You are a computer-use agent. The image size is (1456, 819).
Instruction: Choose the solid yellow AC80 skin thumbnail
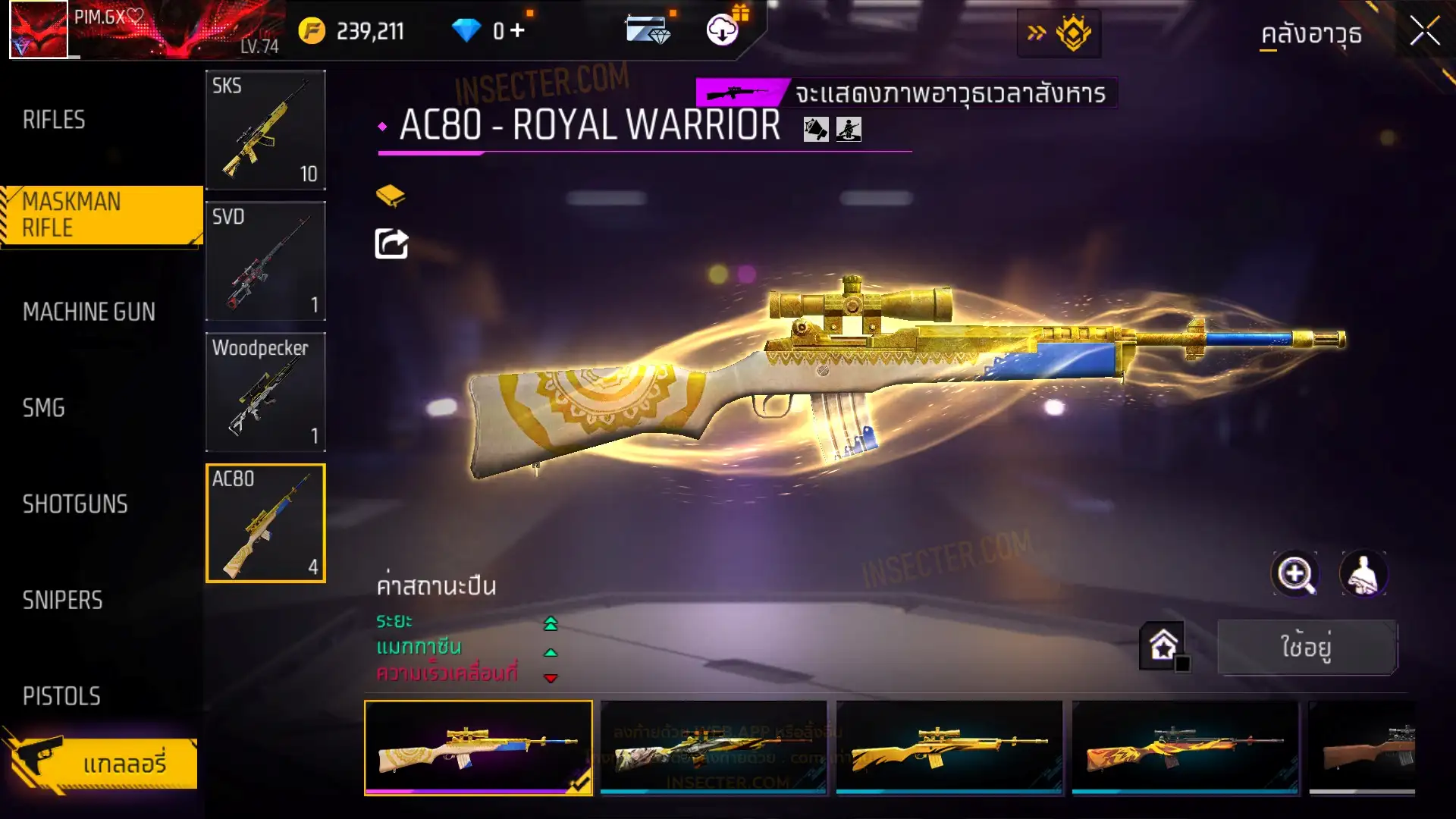tap(949, 747)
